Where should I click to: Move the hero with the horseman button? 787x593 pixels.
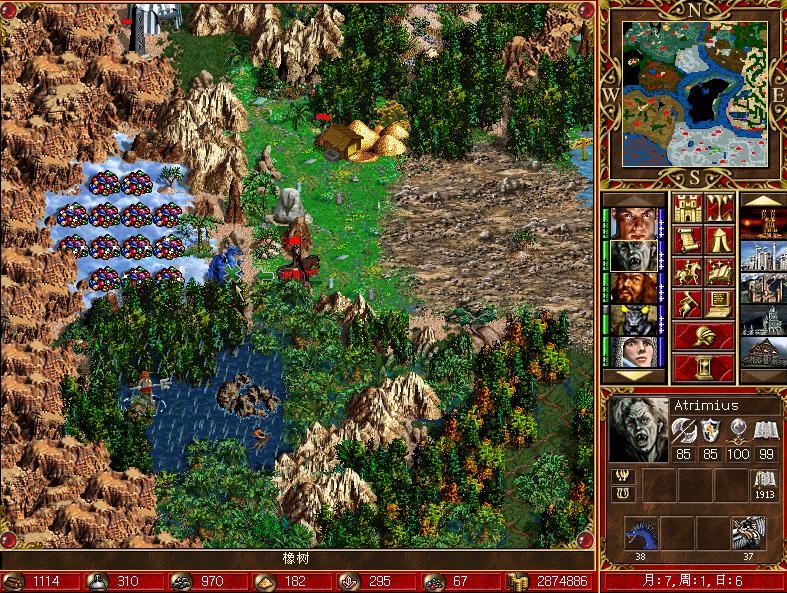[687, 271]
